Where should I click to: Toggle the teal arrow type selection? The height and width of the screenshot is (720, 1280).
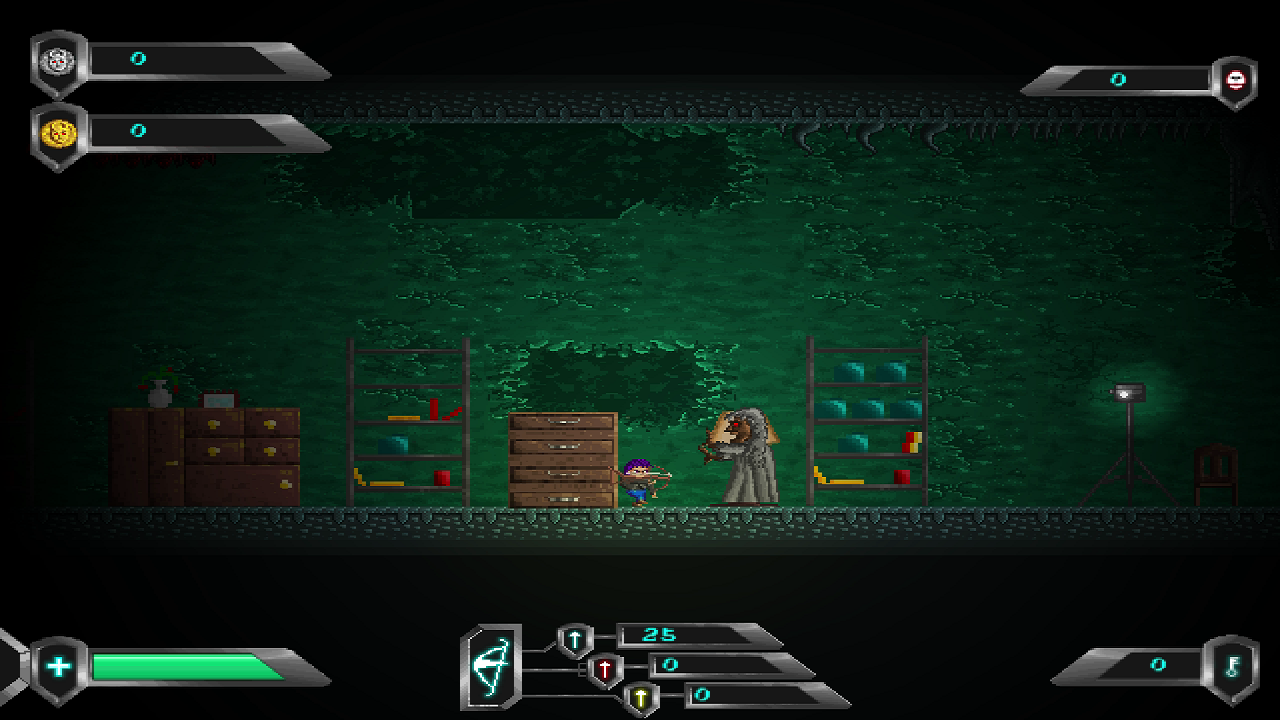pos(575,636)
